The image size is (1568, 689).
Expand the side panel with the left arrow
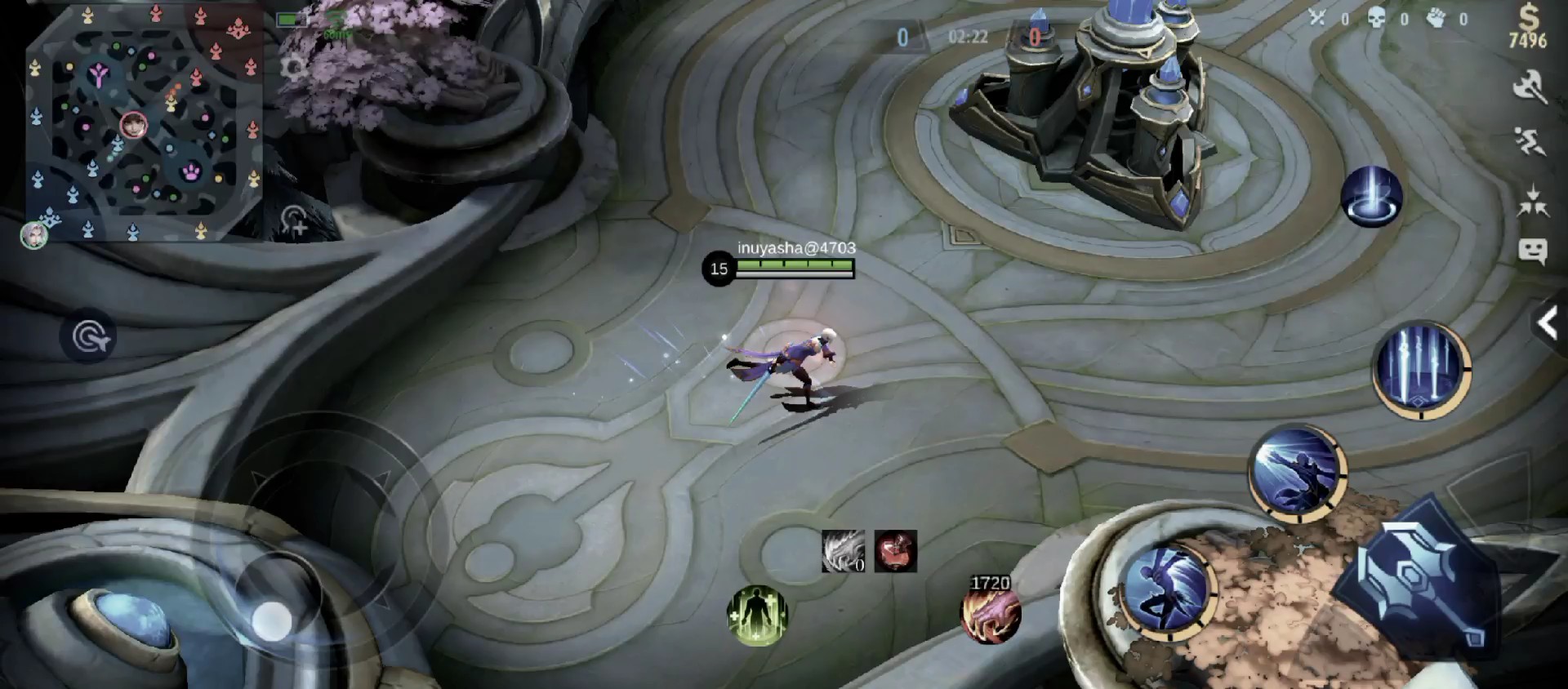[x=1548, y=324]
